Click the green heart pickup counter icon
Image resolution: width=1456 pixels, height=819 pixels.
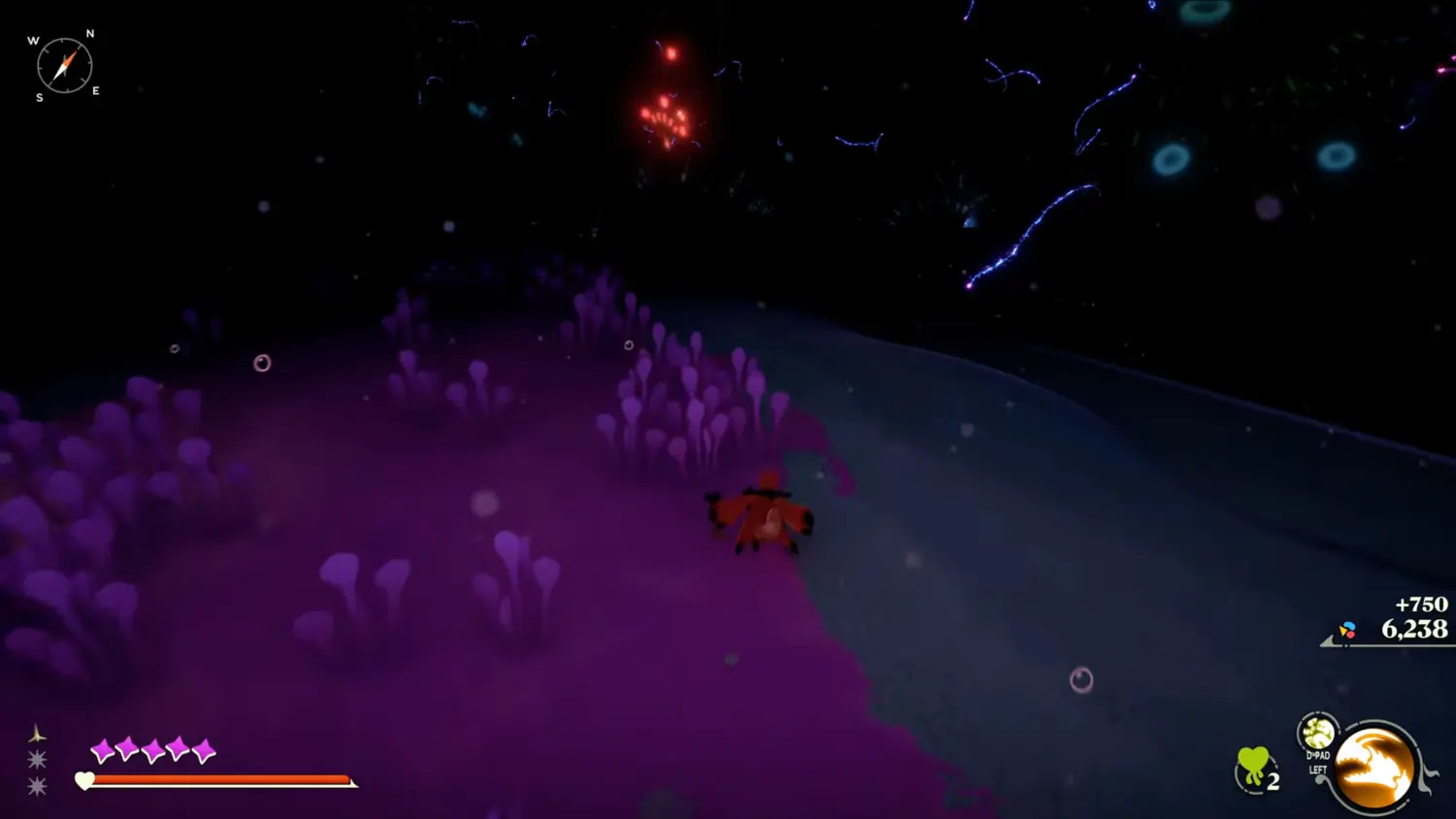point(1252,763)
